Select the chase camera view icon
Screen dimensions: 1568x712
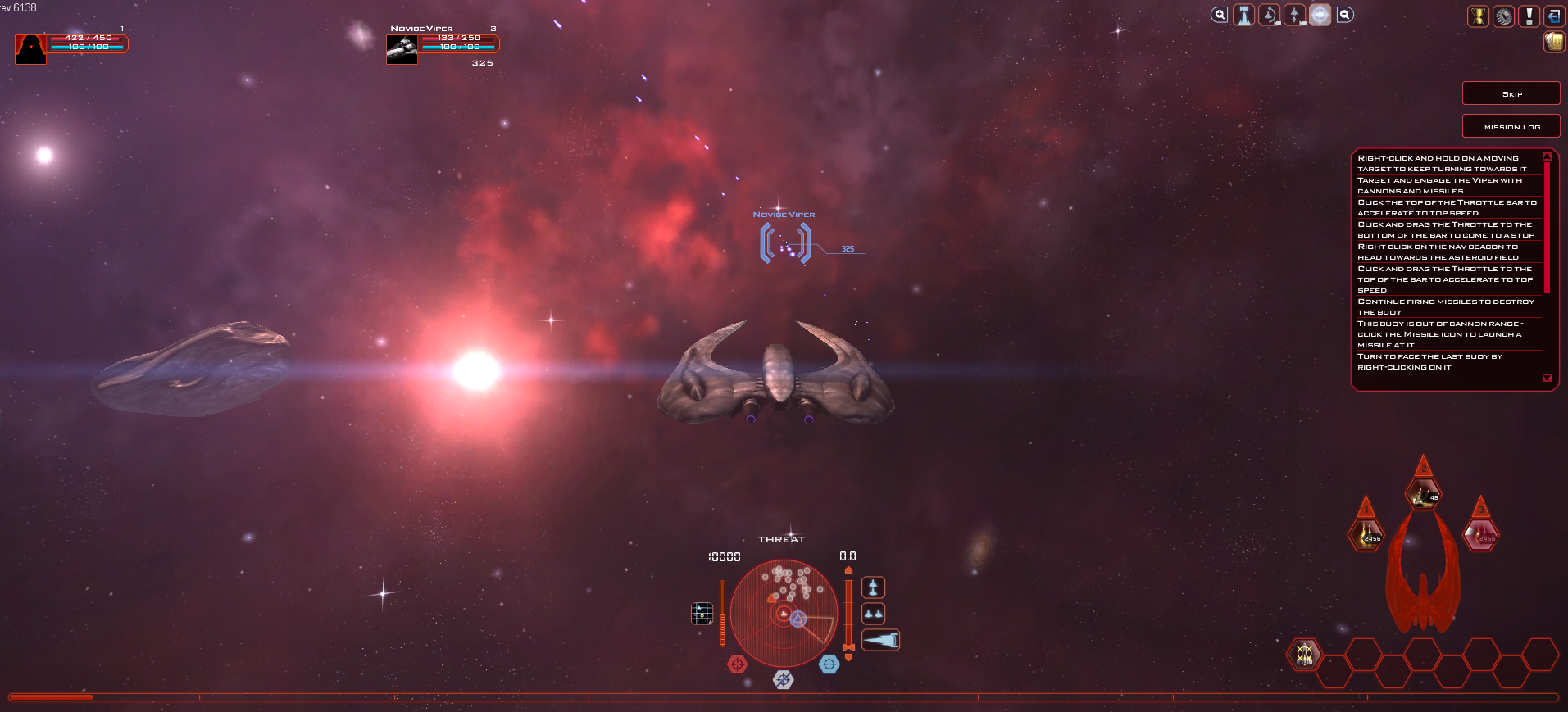click(1244, 15)
